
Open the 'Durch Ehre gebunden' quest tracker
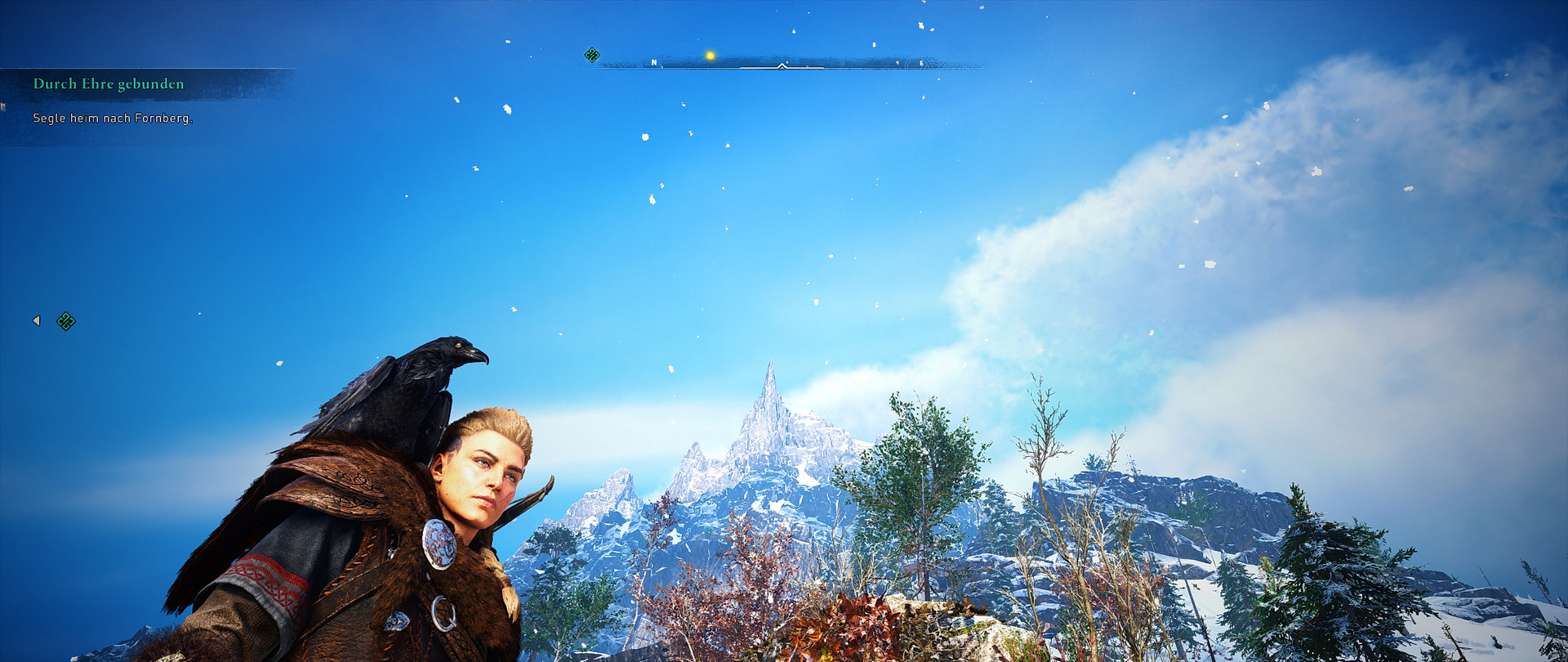point(109,84)
